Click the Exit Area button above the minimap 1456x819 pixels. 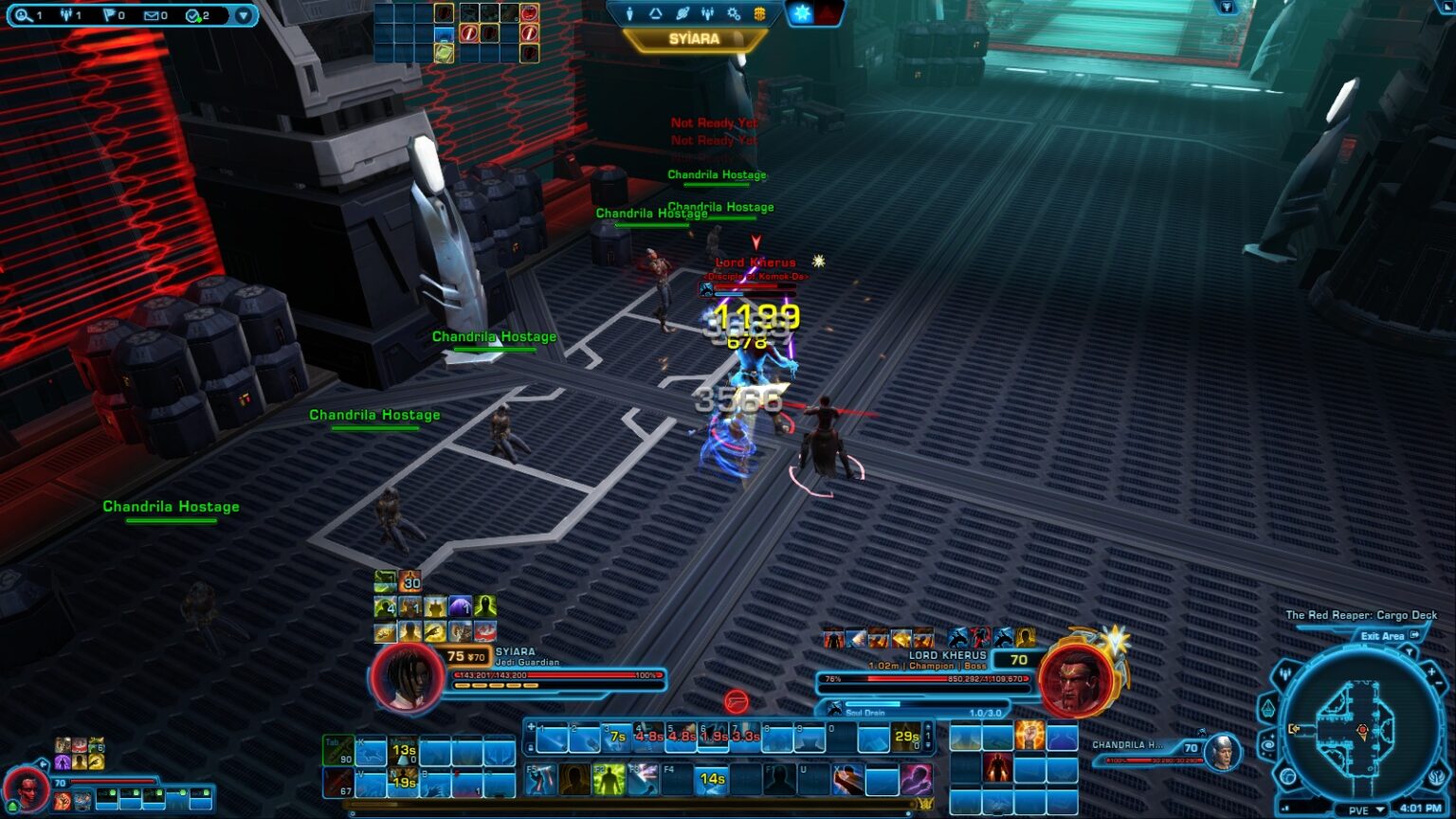pos(1382,636)
